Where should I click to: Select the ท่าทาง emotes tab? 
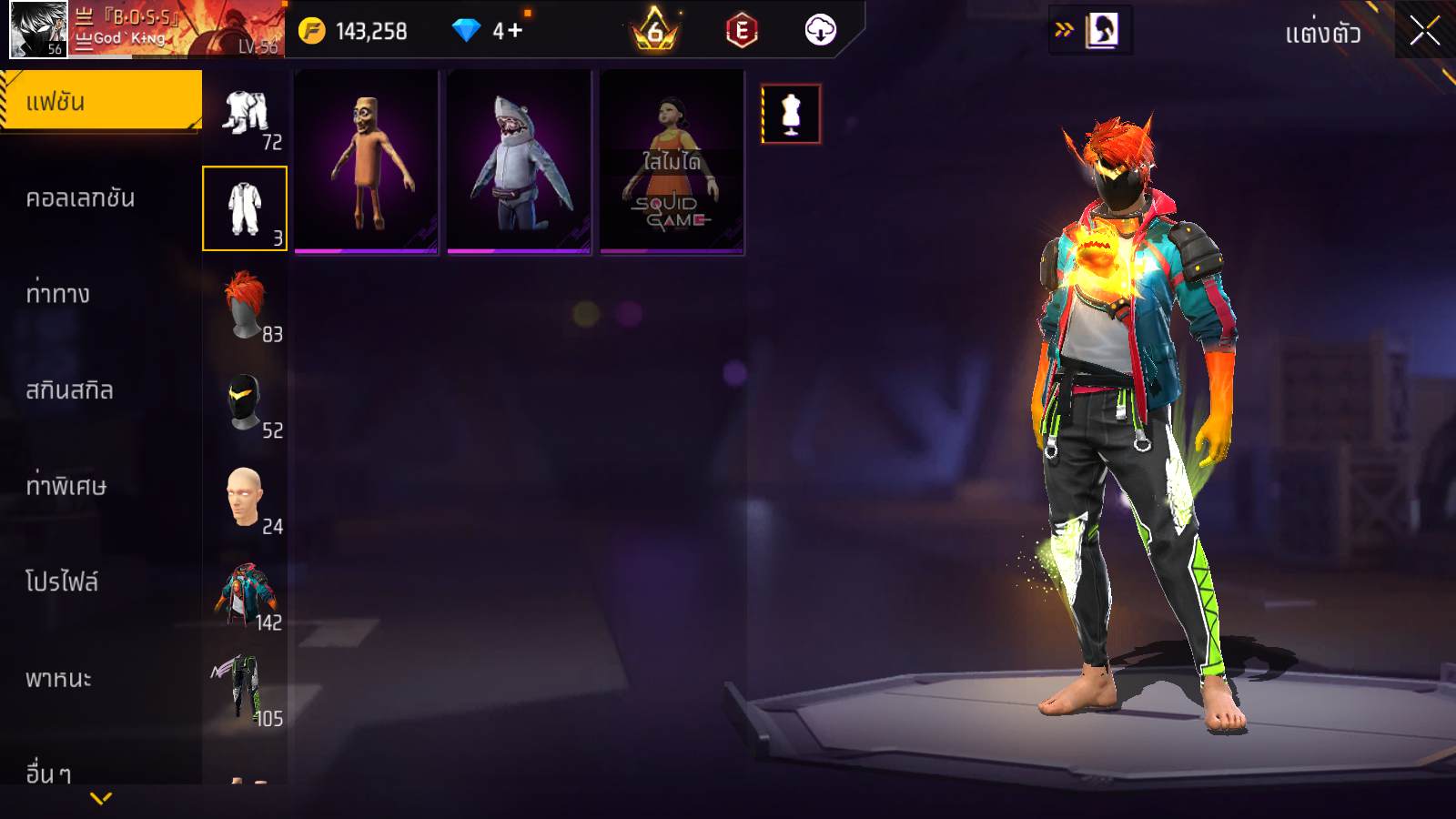57,294
